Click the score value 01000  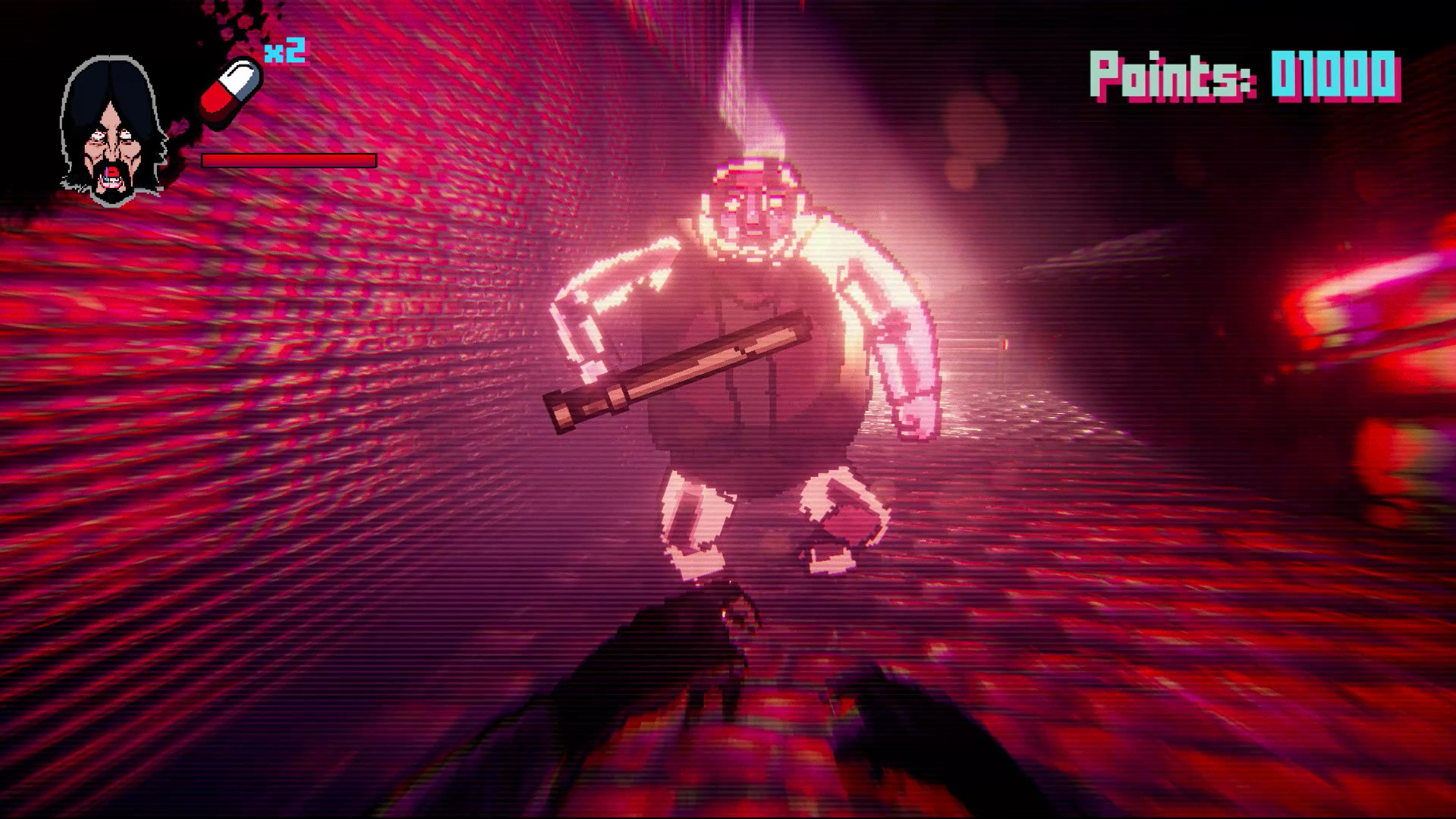point(1335,76)
